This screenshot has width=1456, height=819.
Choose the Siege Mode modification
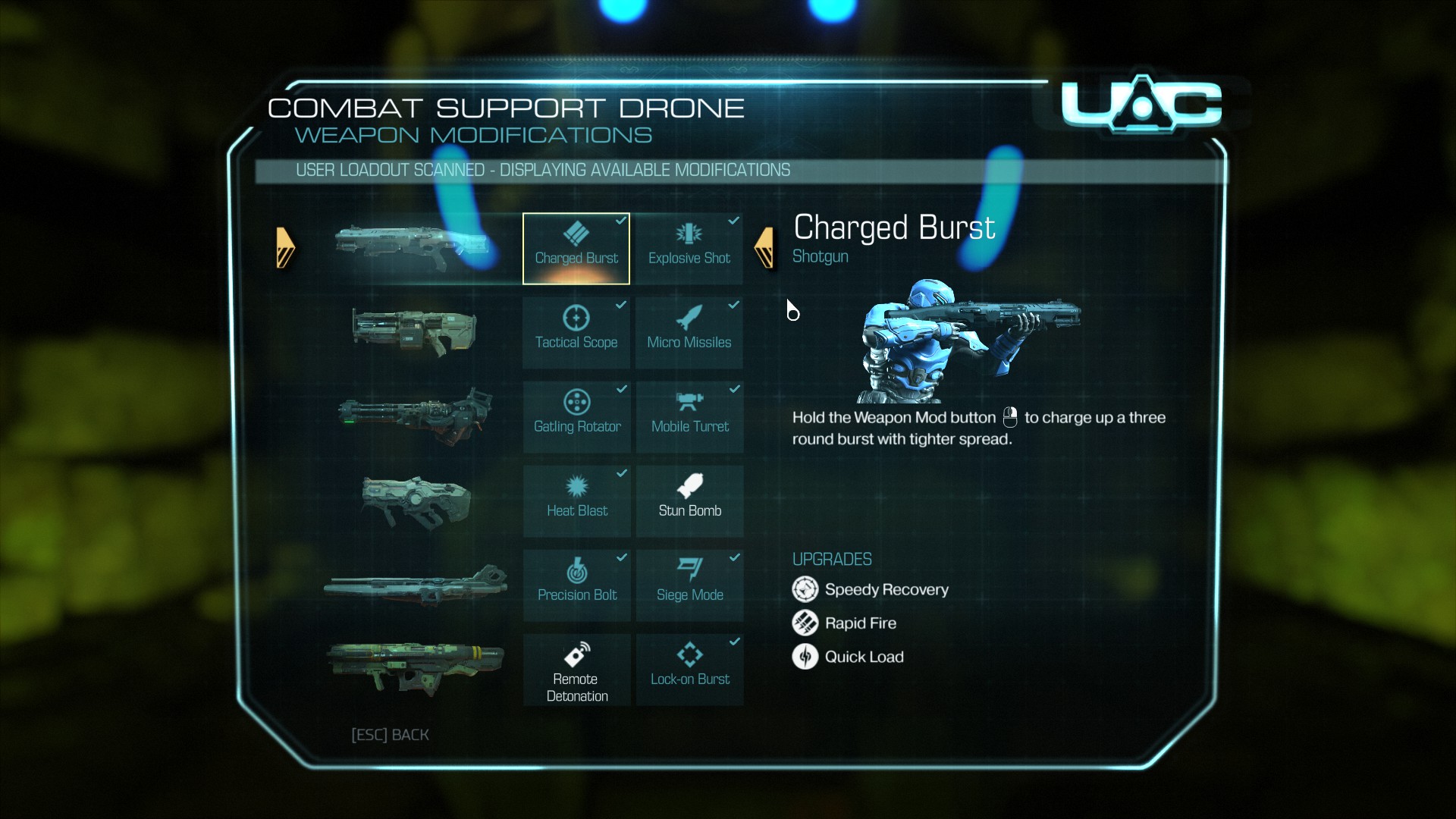point(689,585)
